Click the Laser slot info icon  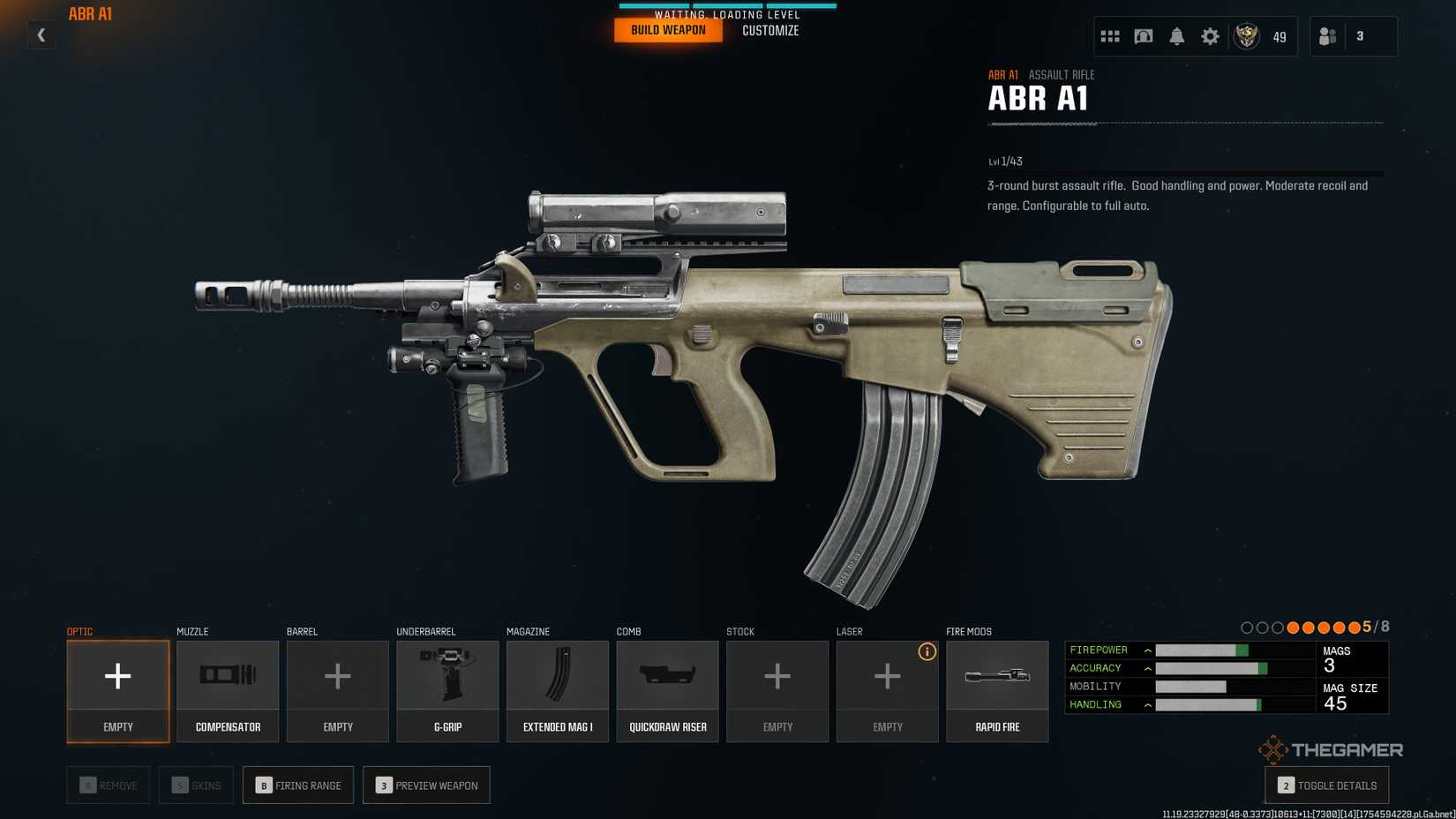[927, 652]
